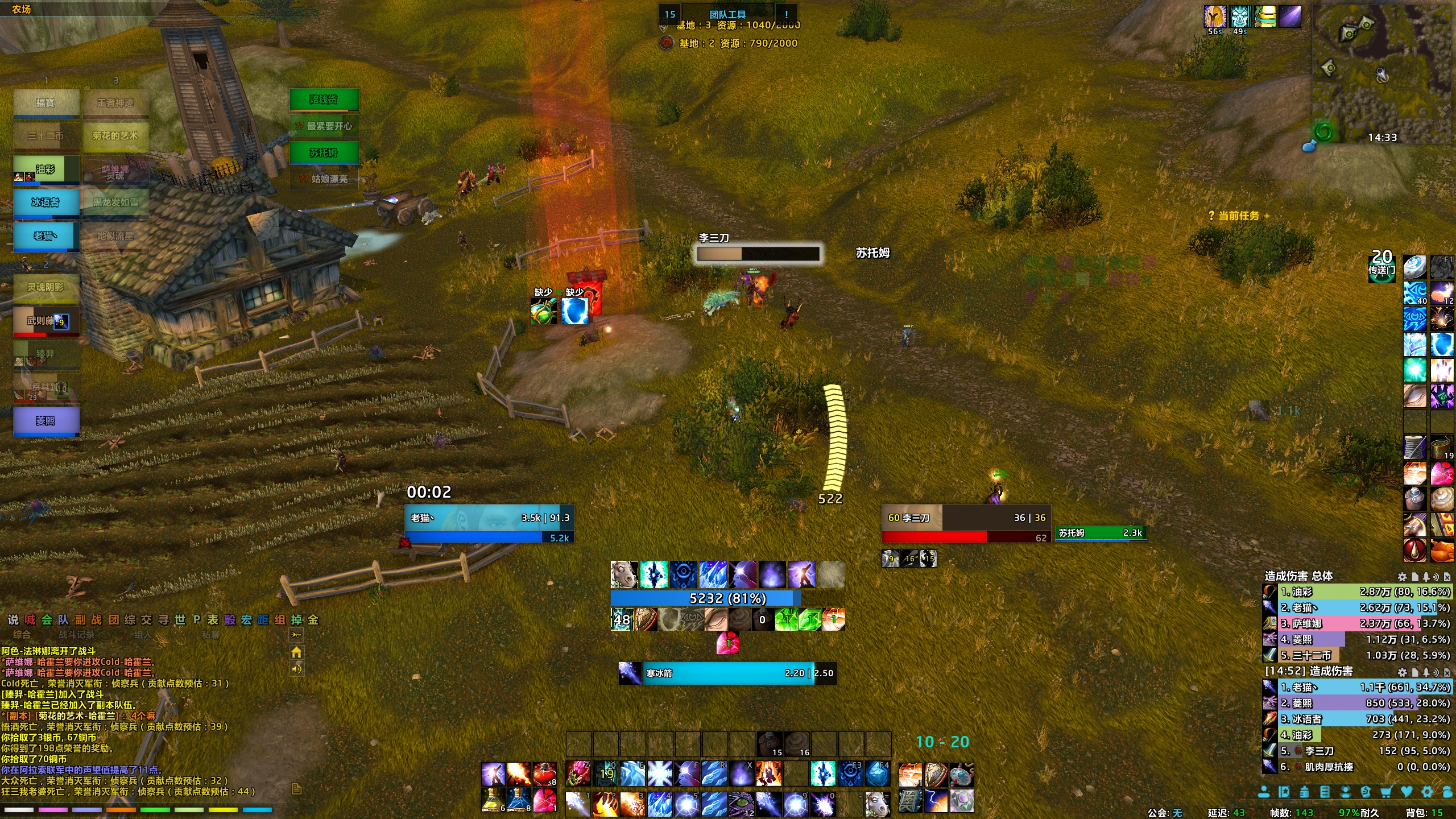The height and width of the screenshot is (819, 1456).
Task: Activate the green dragon eye ability icon
Action: point(741,803)
